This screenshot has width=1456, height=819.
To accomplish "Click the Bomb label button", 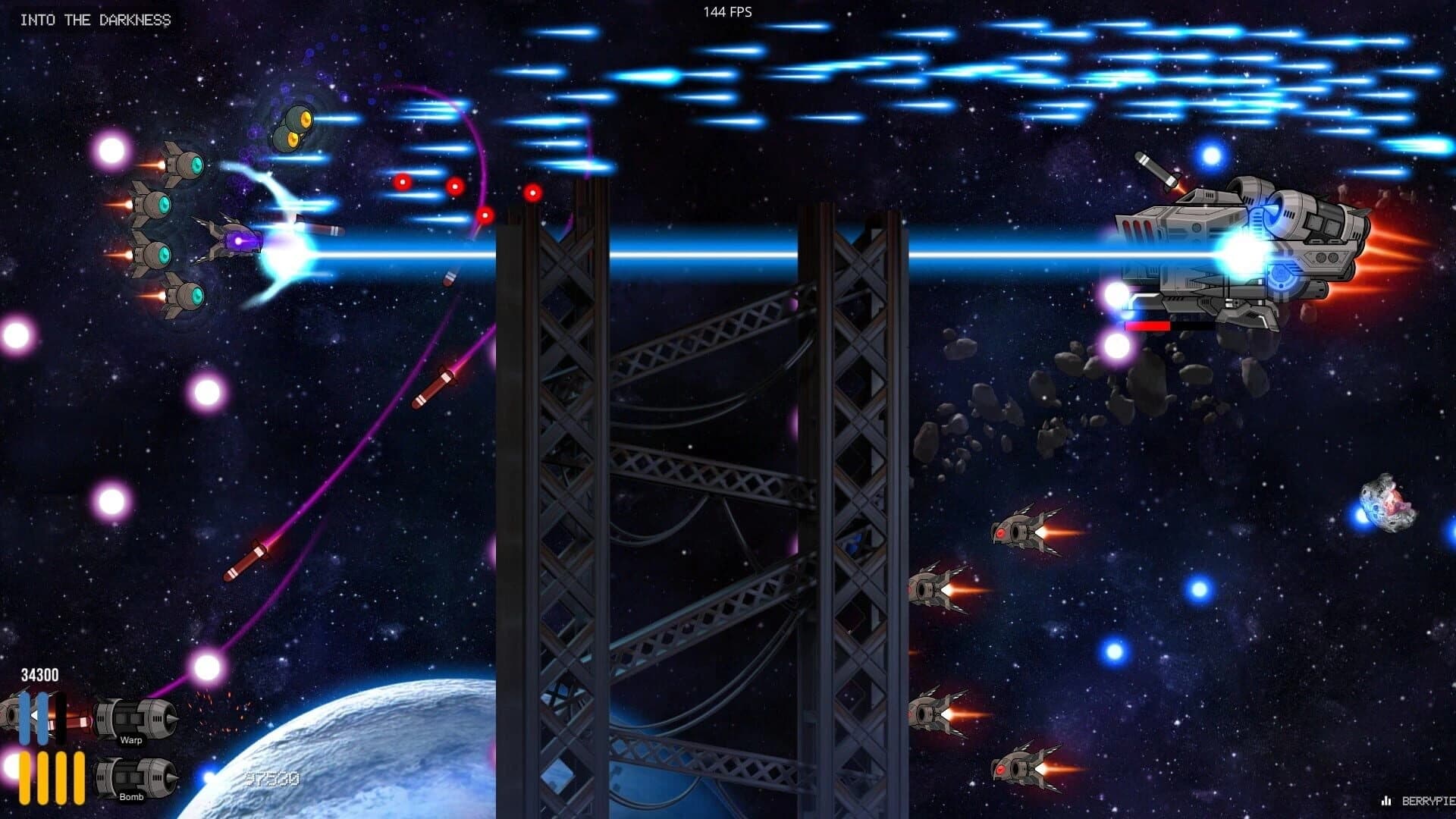I will tap(130, 799).
